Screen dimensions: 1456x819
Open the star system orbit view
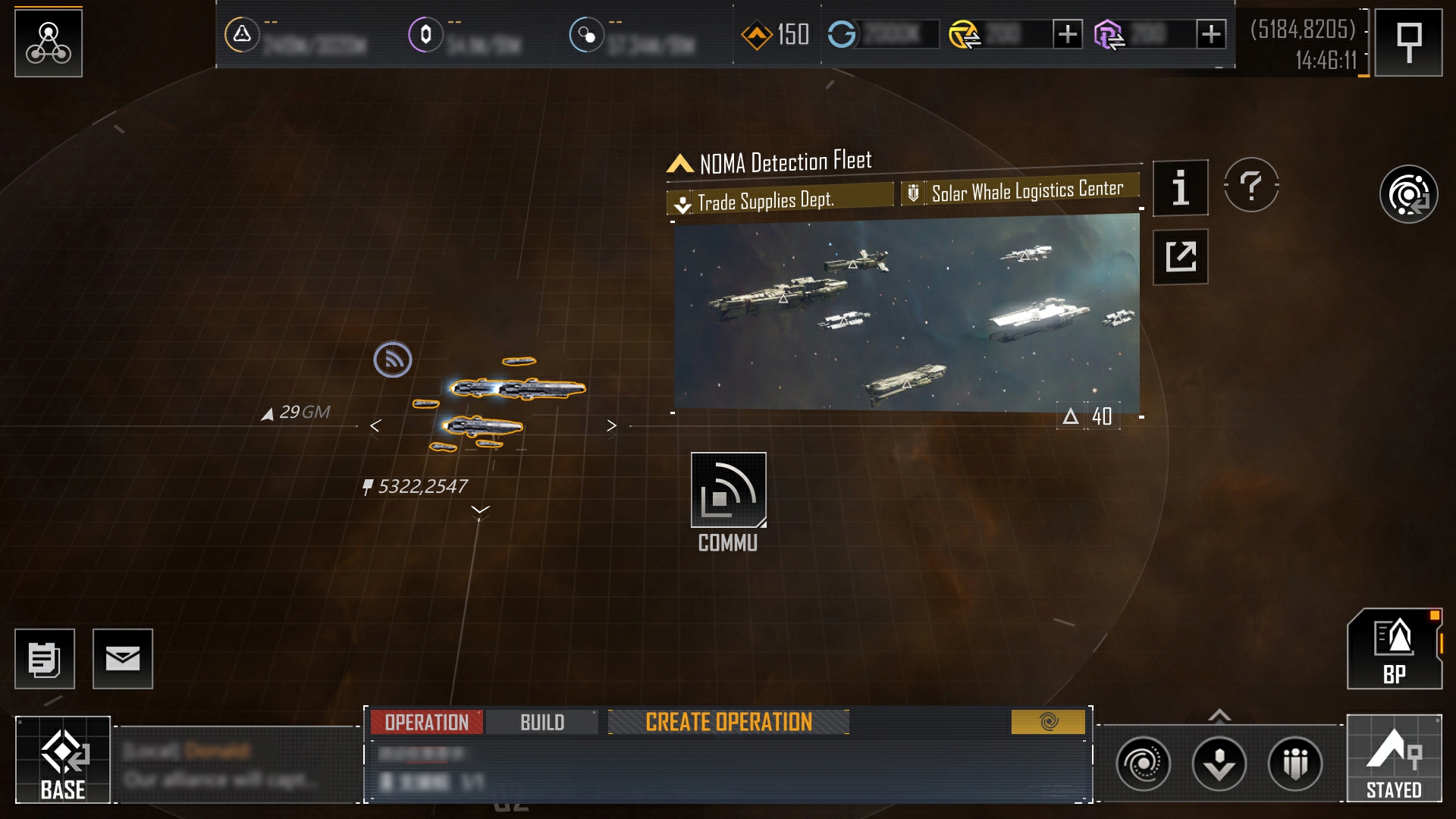coord(1408,194)
